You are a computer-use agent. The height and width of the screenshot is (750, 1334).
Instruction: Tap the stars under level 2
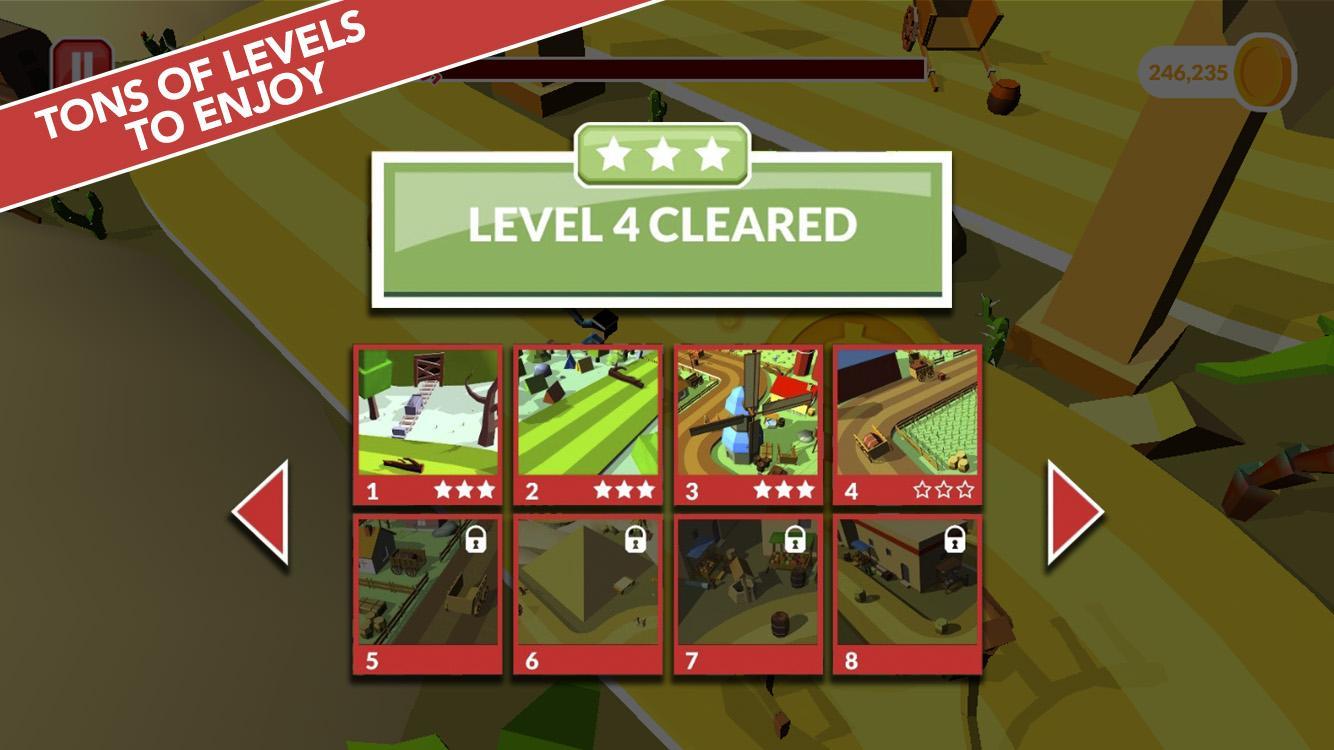(625, 490)
